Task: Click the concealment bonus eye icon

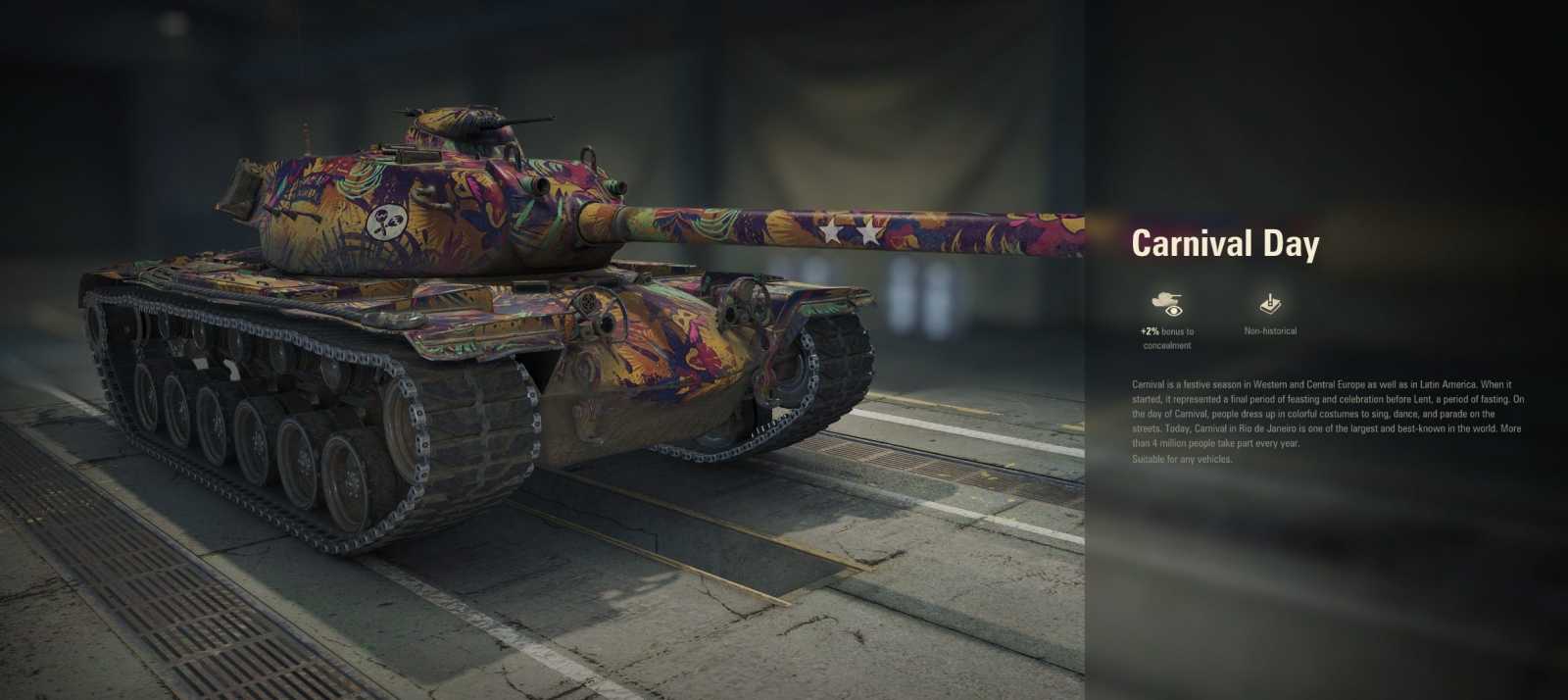Action: point(1166,304)
